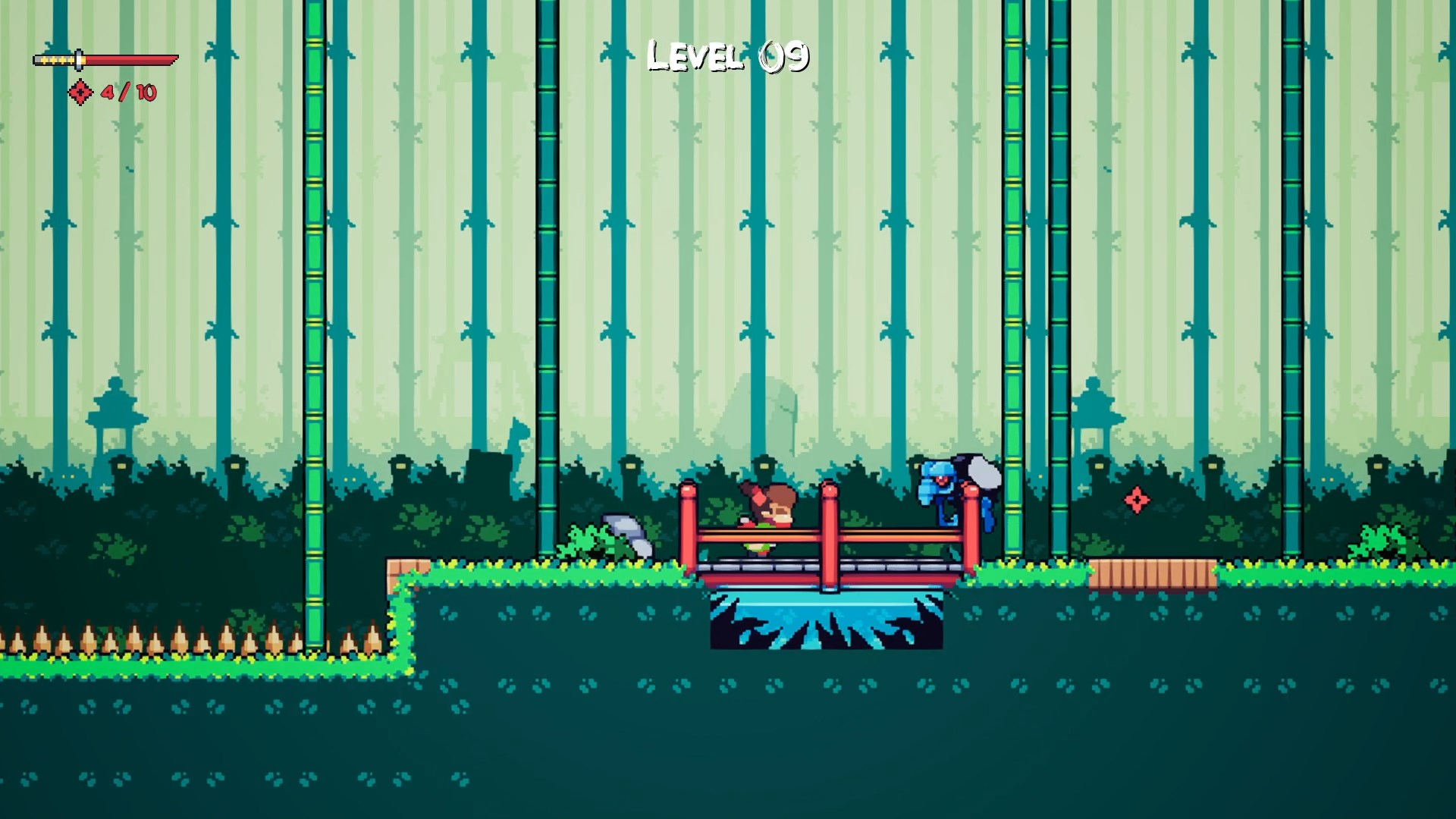Screen dimensions: 1456x819
Task: Select the 4 / 10 shuriken count text
Action: tap(127, 94)
